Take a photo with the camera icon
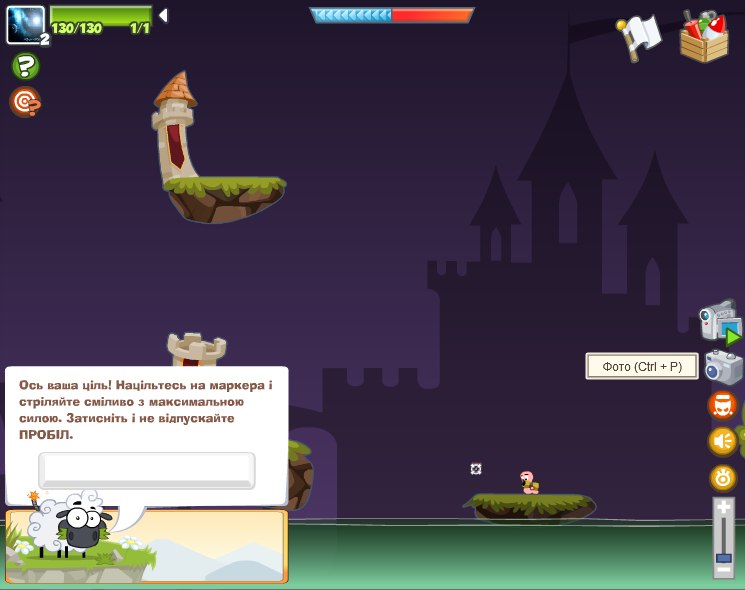Screen dimensions: 745x590 (723, 367)
